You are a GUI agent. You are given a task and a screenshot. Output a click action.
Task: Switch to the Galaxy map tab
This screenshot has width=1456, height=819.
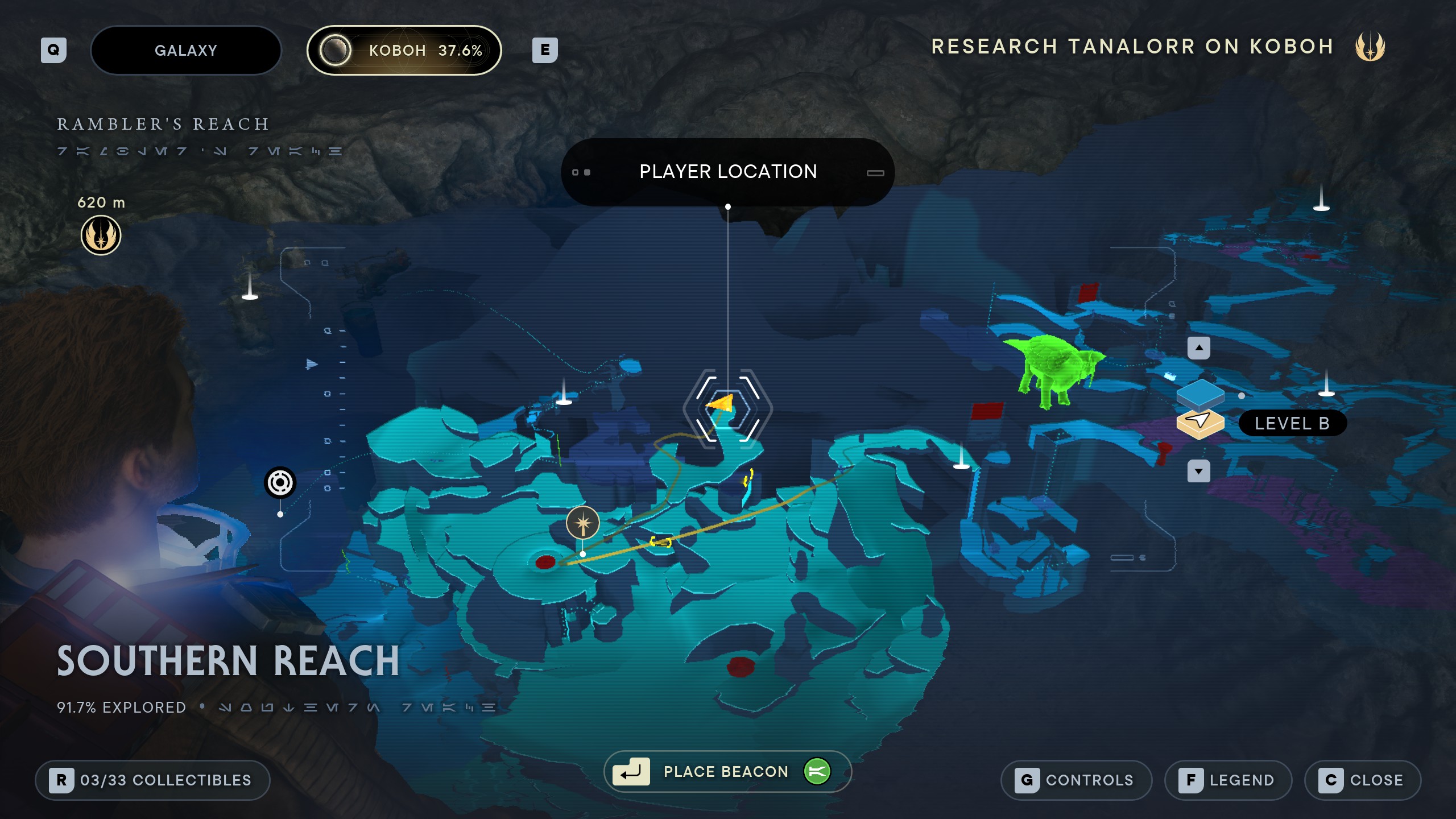click(x=185, y=50)
